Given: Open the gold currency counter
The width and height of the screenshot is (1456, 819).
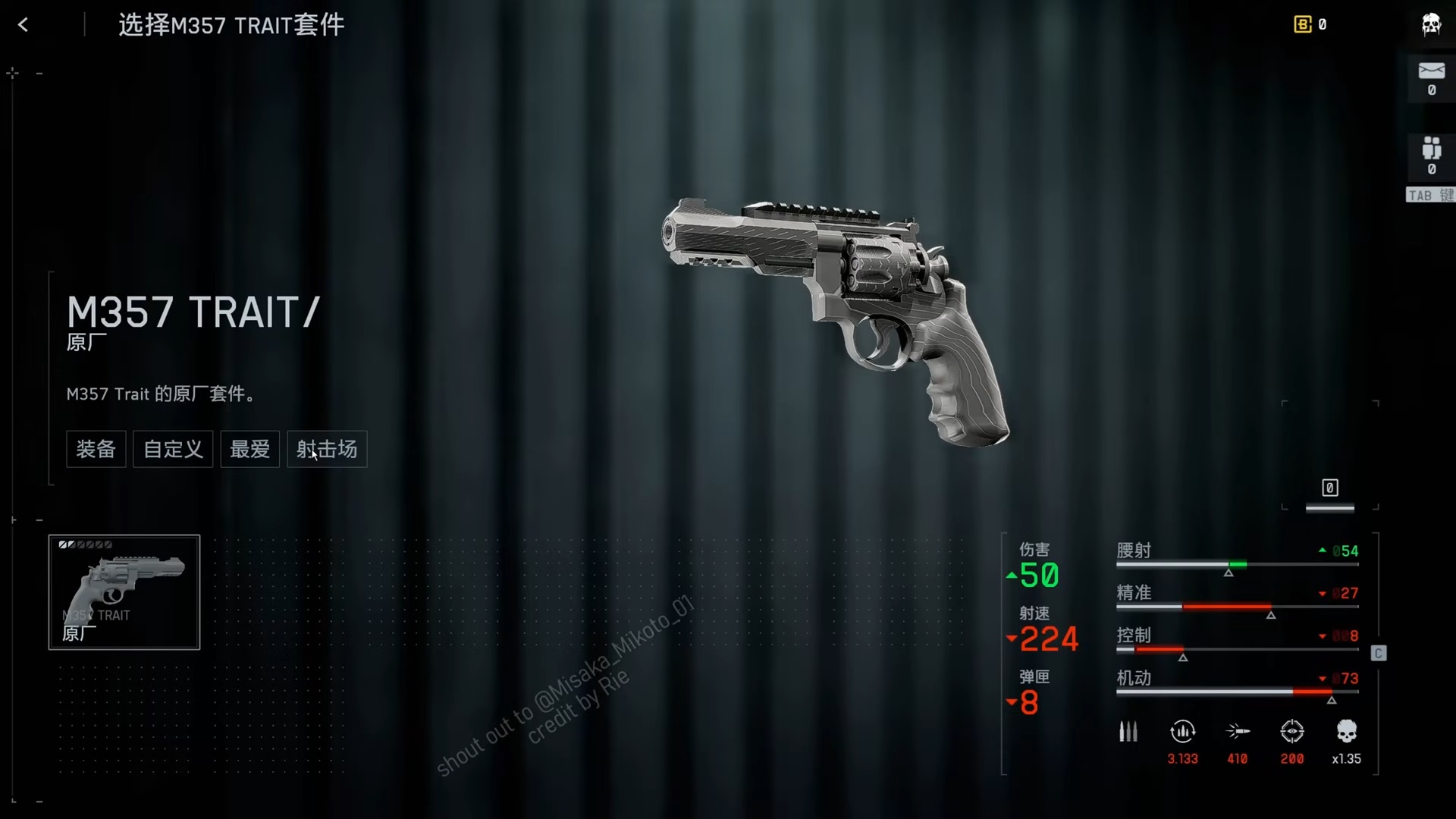Looking at the screenshot, I should click(1310, 25).
